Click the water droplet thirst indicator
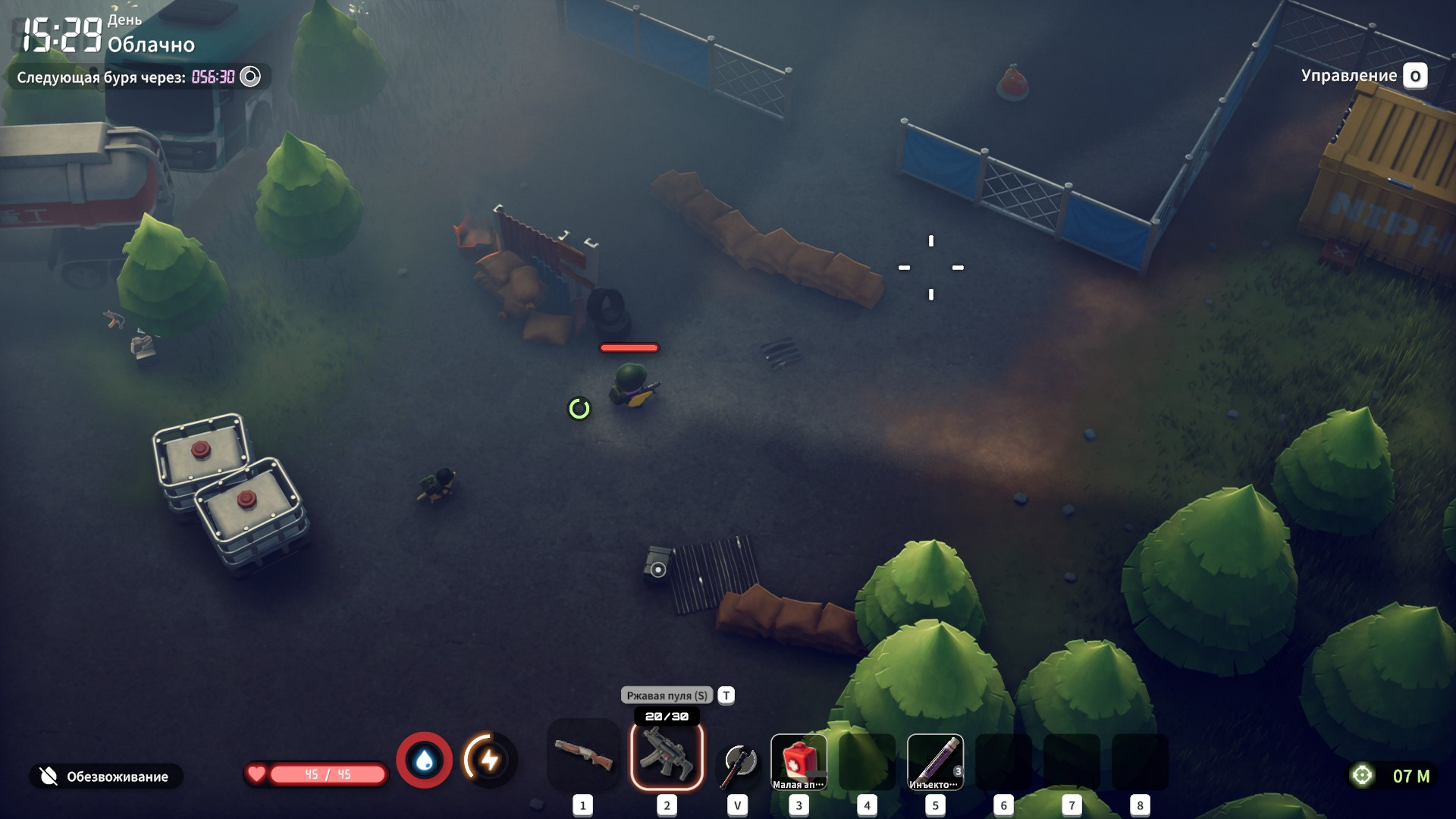Image resolution: width=1456 pixels, height=819 pixels. click(x=425, y=760)
